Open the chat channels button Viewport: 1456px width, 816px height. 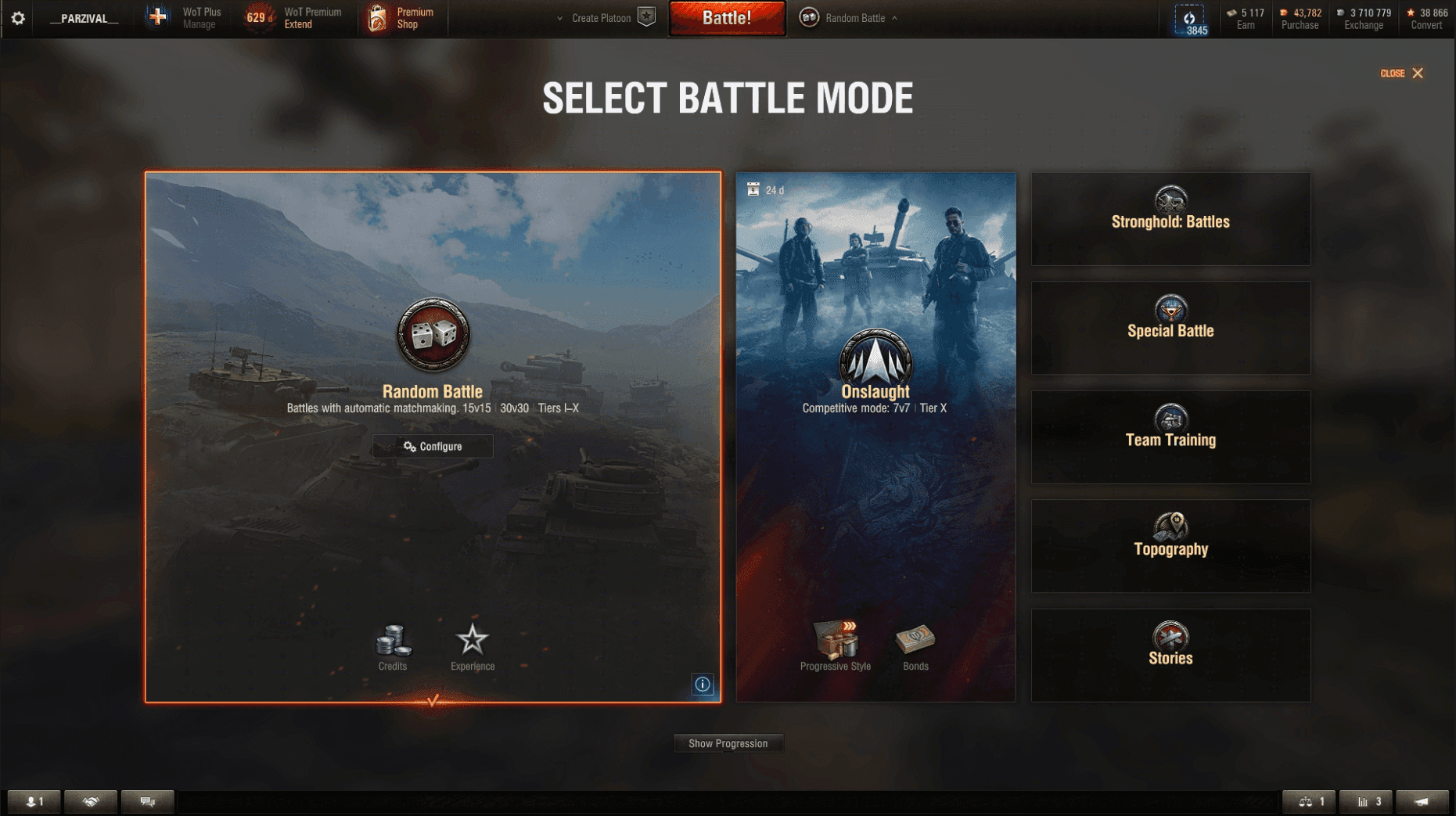tap(147, 801)
